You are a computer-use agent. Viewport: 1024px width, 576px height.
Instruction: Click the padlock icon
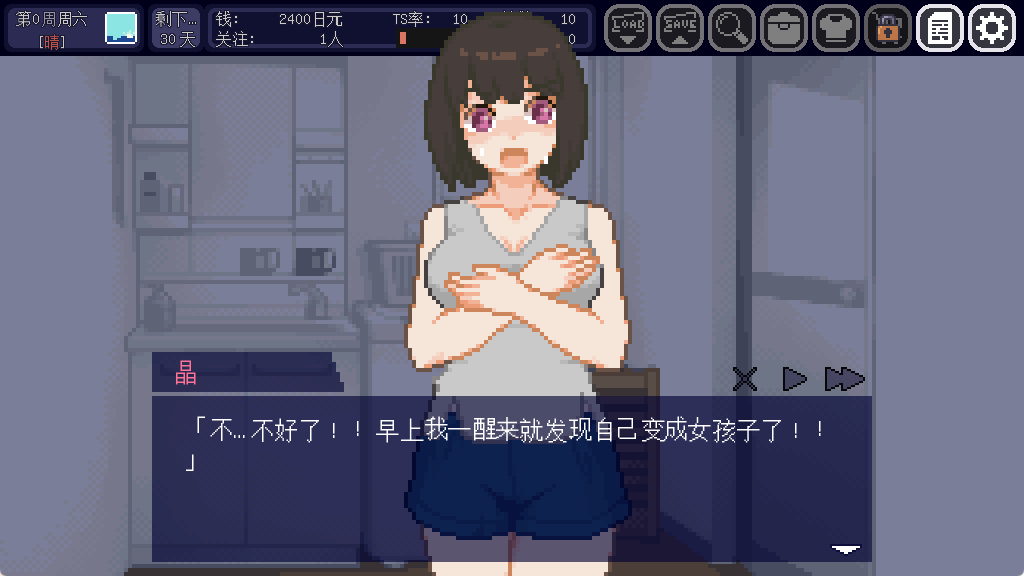tap(887, 28)
